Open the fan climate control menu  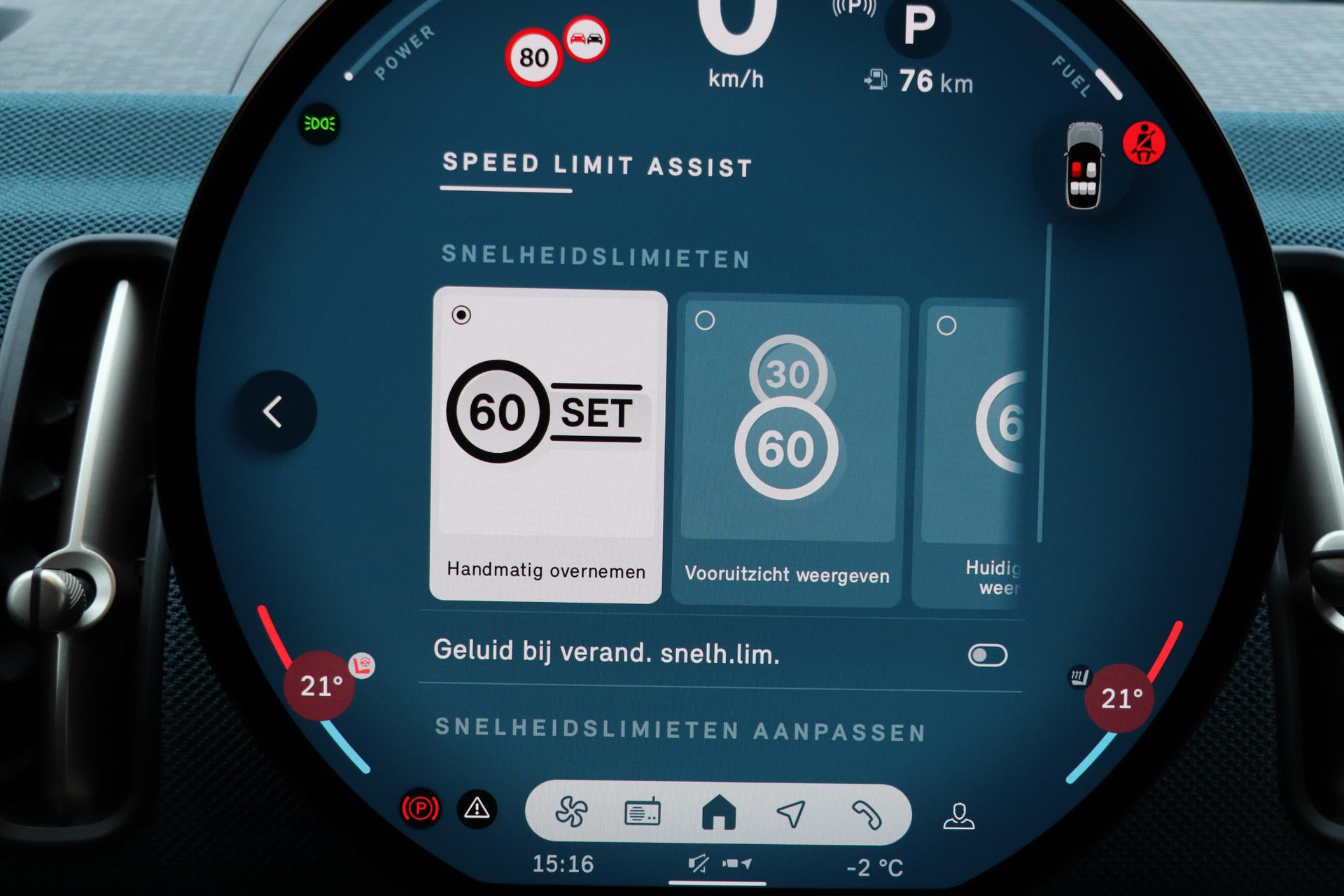[x=571, y=813]
